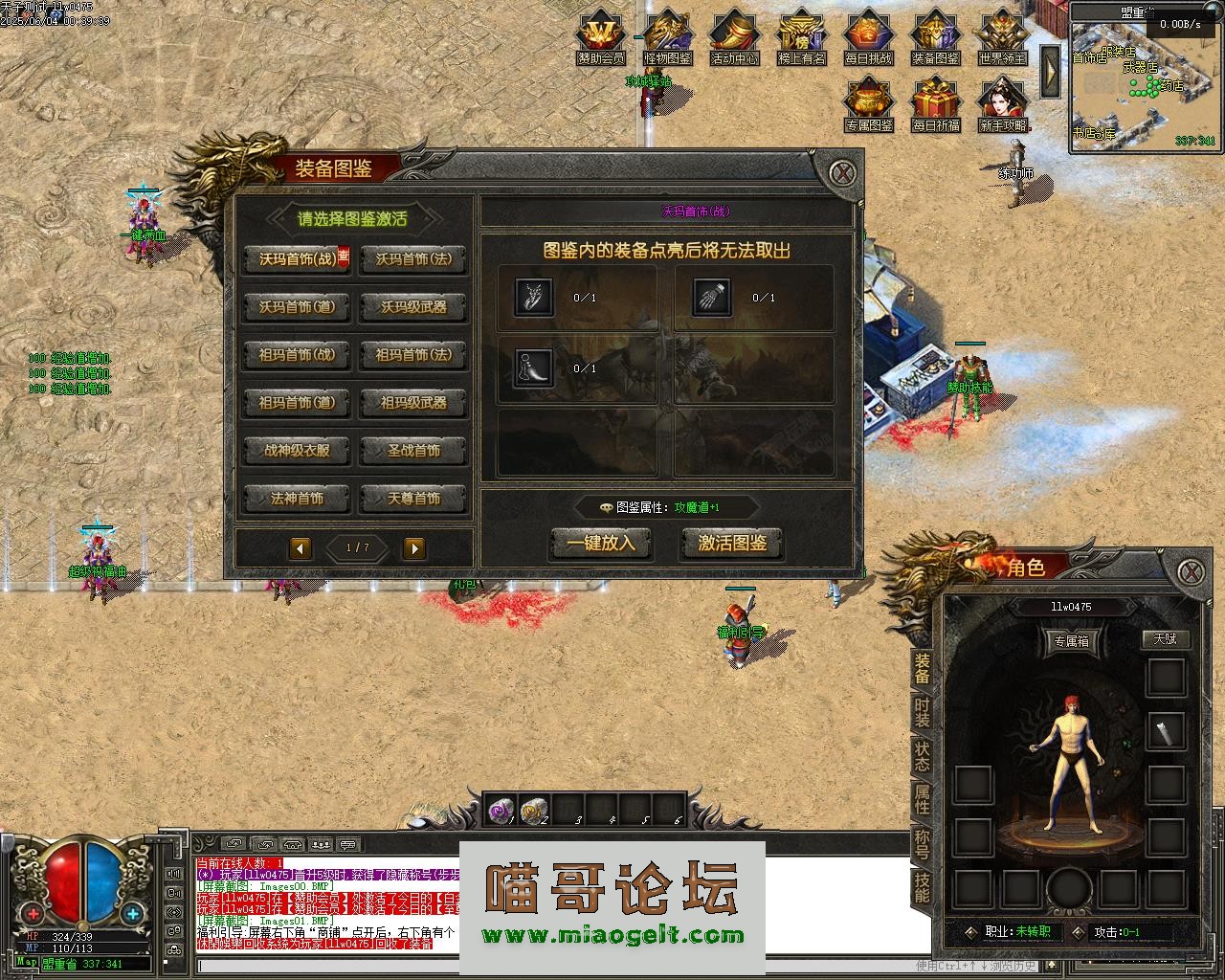Click the 一键放入 quick-insert button
The image size is (1225, 980).
[x=601, y=544]
